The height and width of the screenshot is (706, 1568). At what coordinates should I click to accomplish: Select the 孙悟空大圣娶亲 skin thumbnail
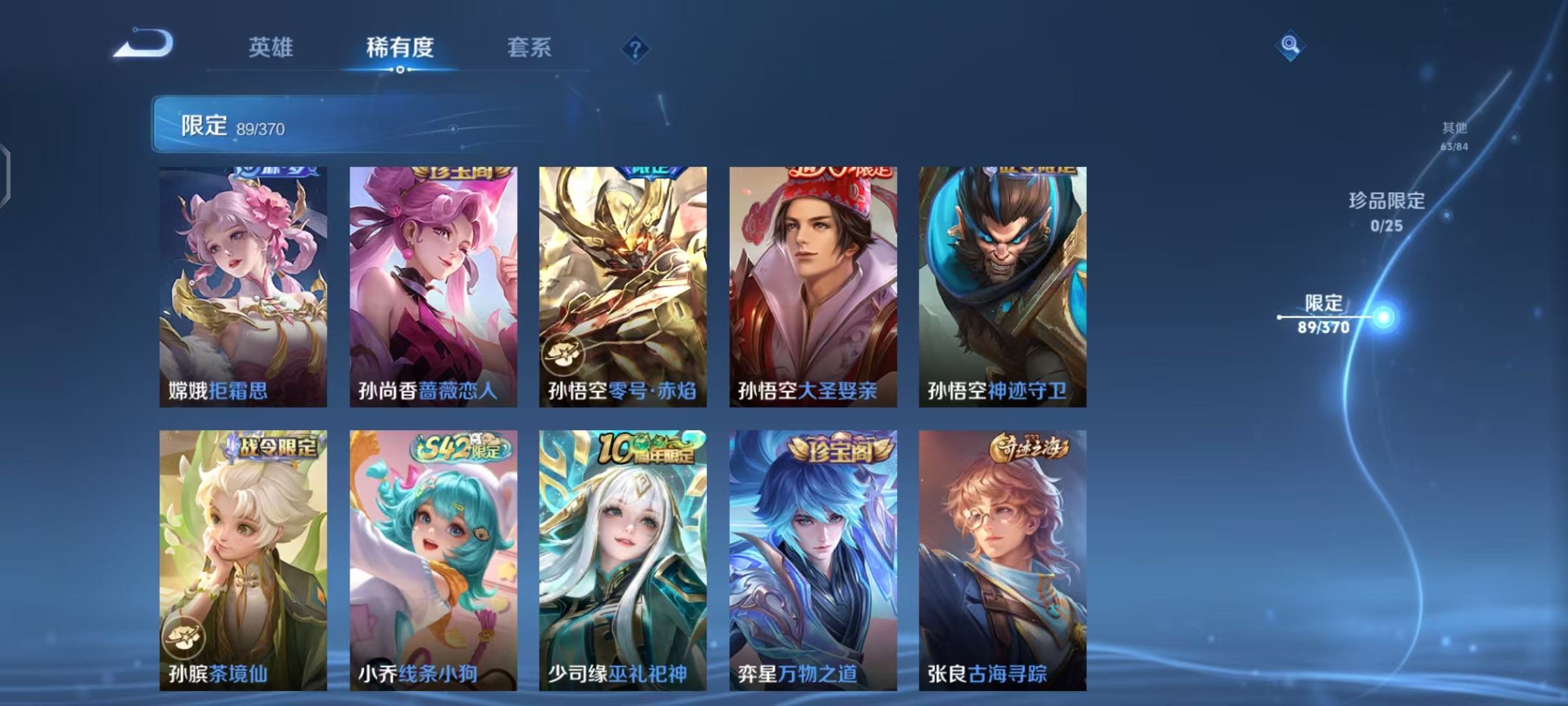tap(812, 284)
